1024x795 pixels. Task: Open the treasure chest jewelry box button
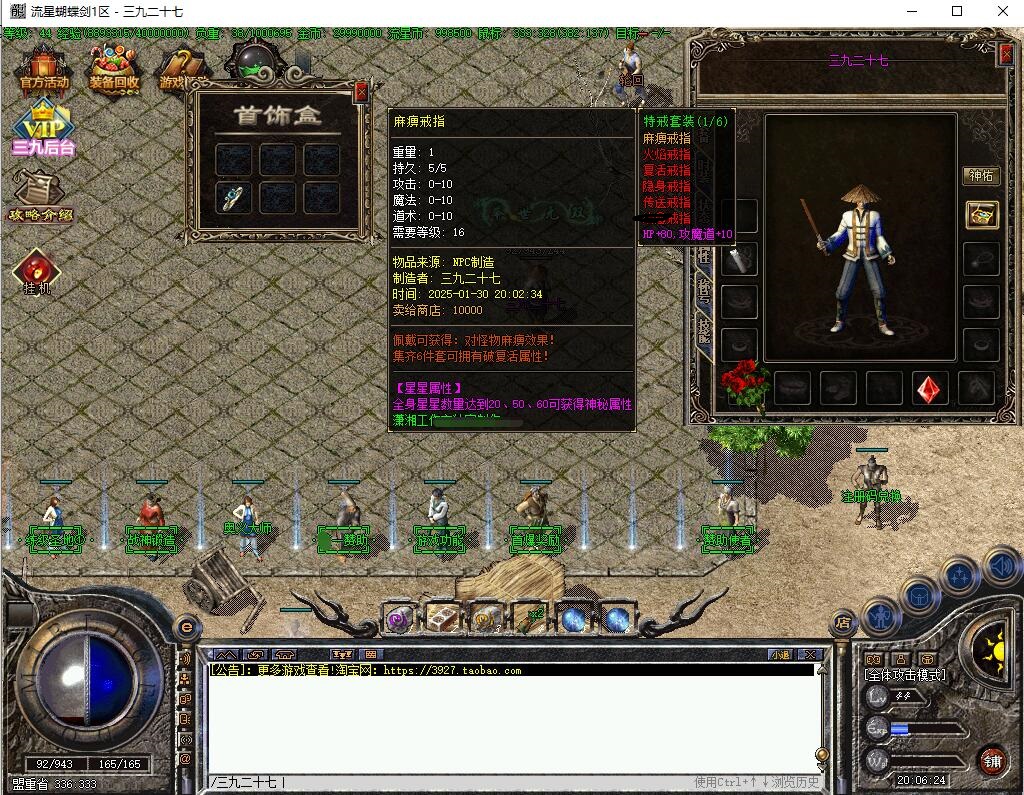tap(981, 214)
